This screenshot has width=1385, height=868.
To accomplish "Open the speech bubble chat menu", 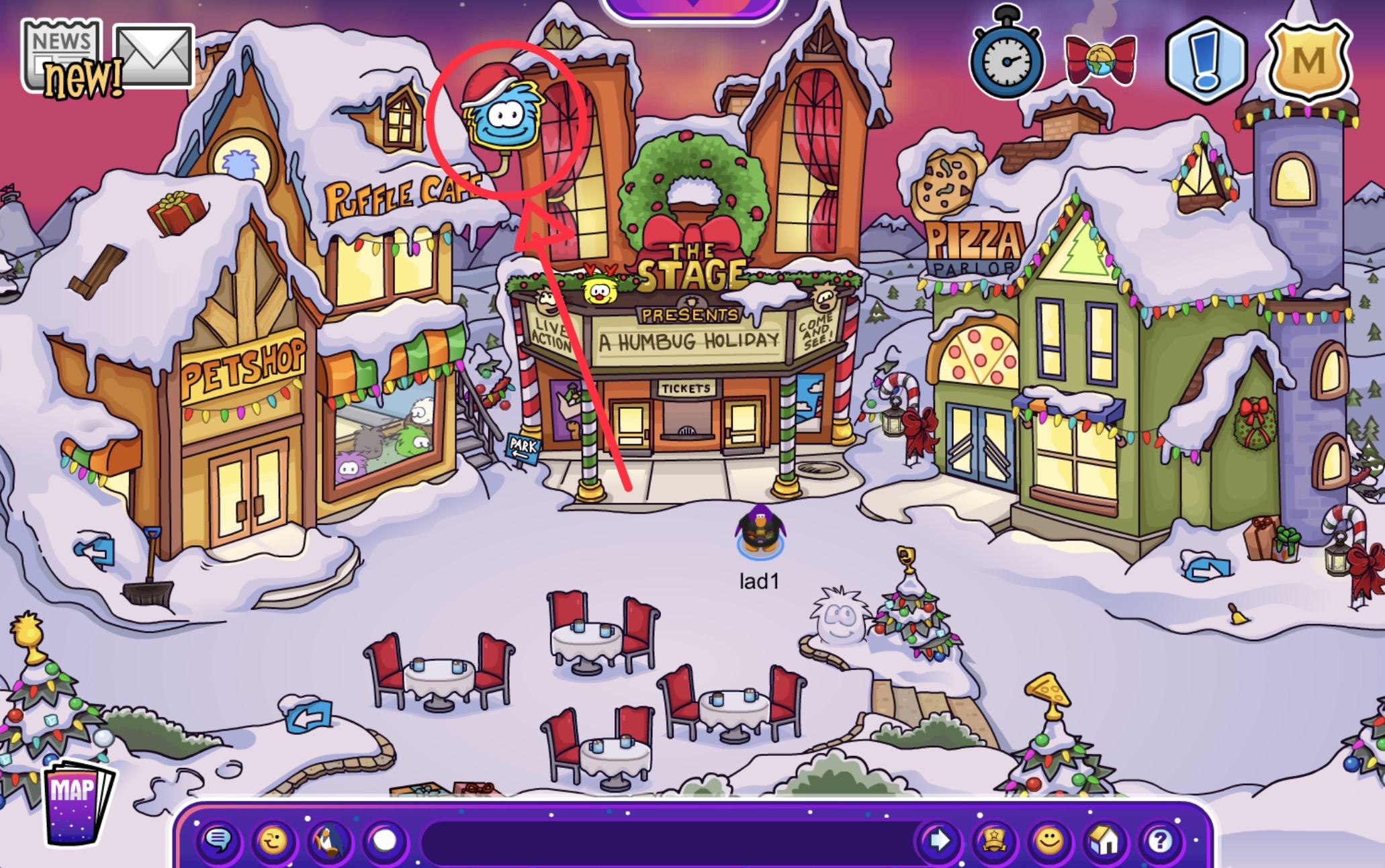I will pos(218,840).
